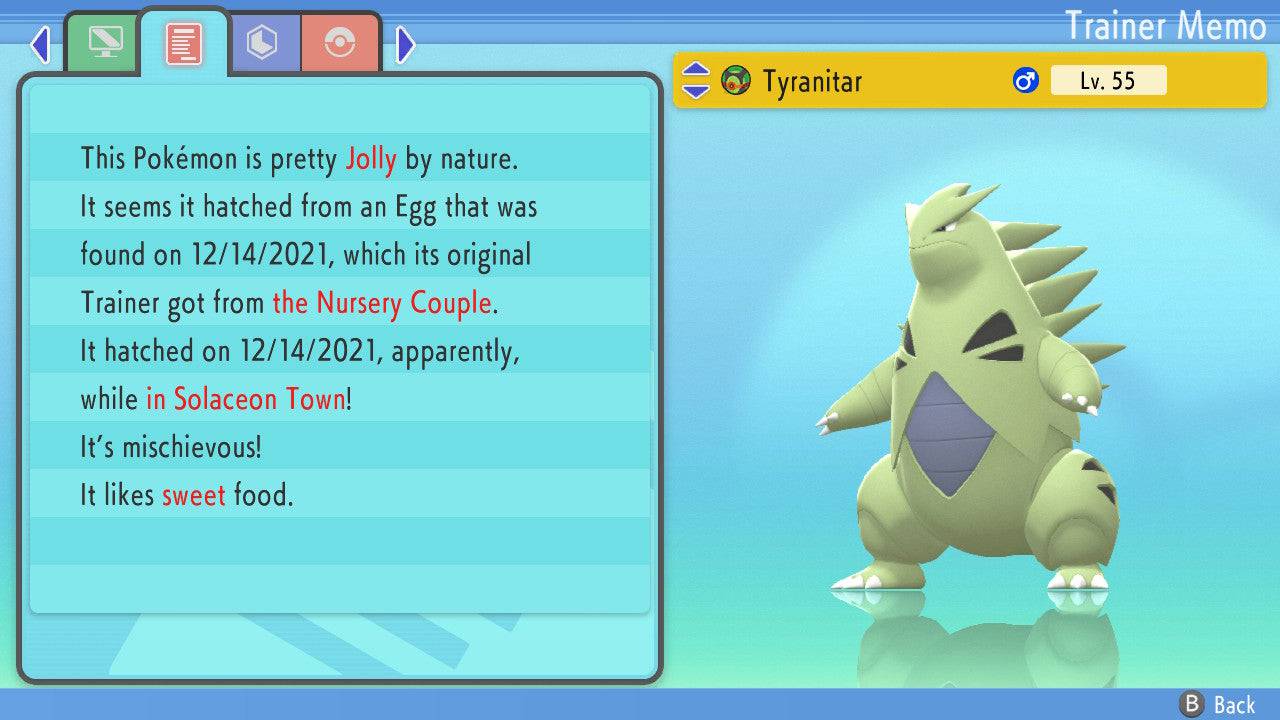Open the blue hexagon stats tab
Screen dimensions: 1280x720
tap(262, 43)
